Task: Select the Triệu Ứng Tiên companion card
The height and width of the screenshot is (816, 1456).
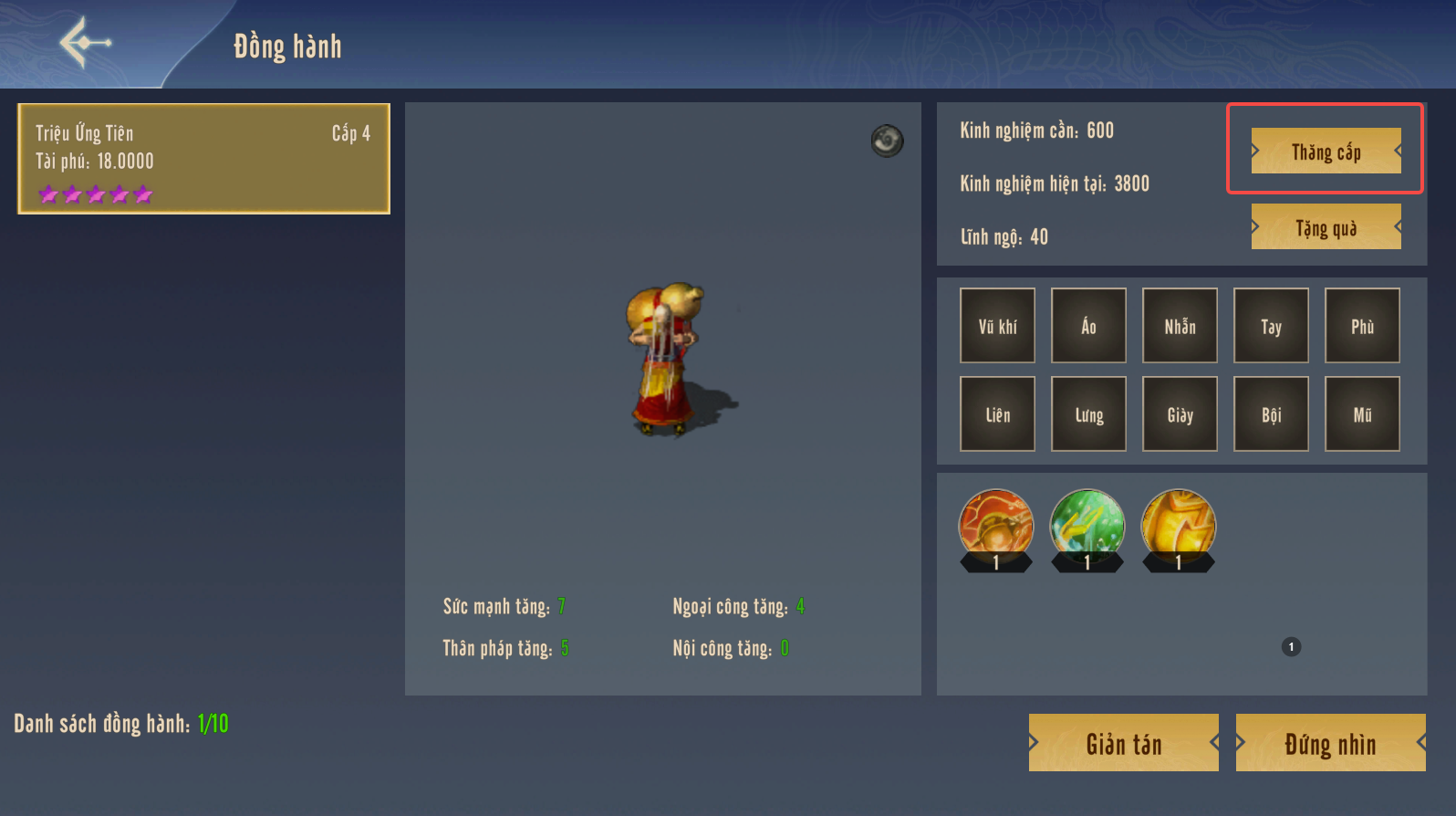Action: pos(203,159)
